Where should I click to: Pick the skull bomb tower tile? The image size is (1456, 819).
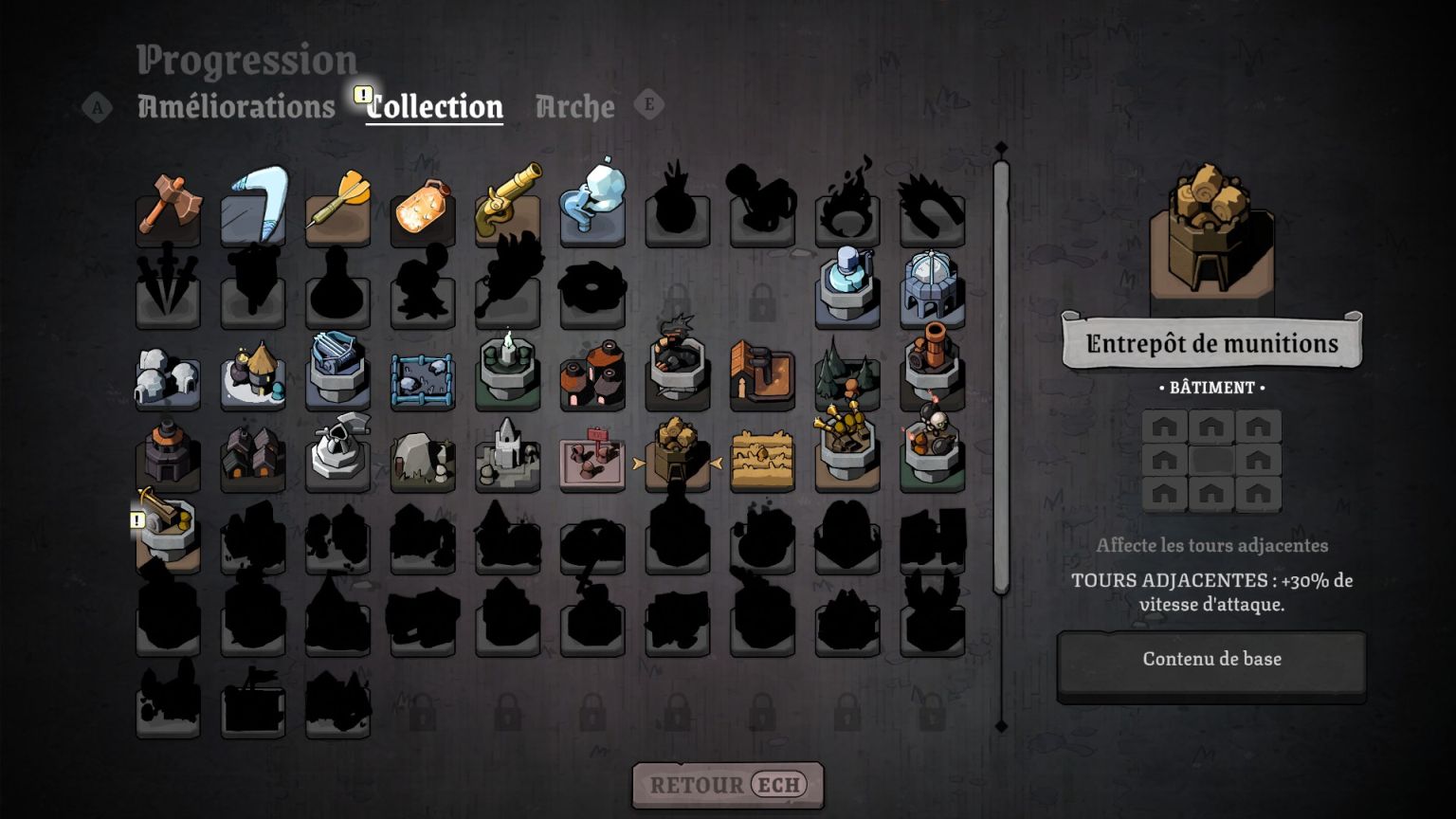932,453
